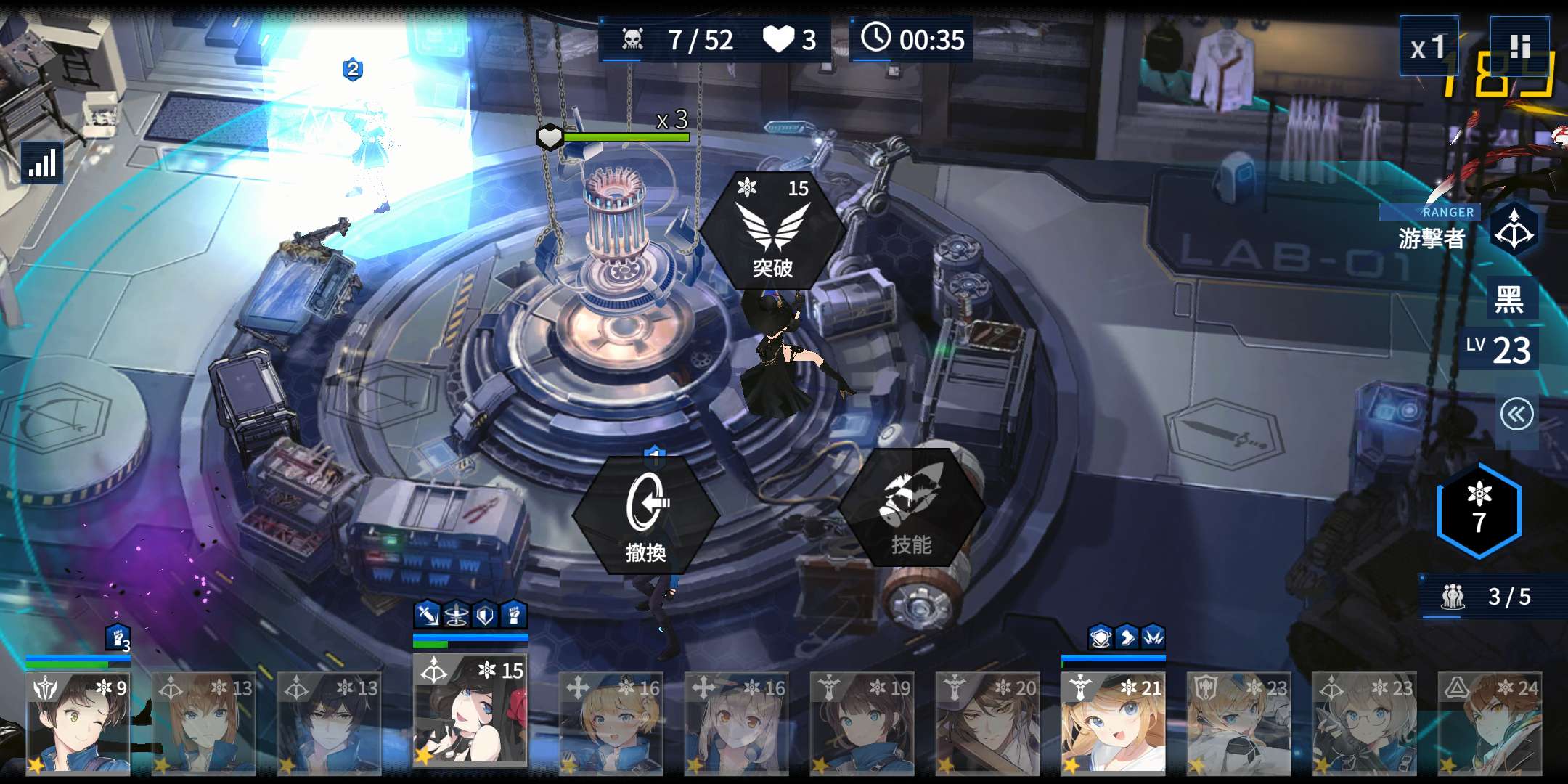
Task: Activate the 突破 breakthrough hexagon
Action: [x=772, y=229]
